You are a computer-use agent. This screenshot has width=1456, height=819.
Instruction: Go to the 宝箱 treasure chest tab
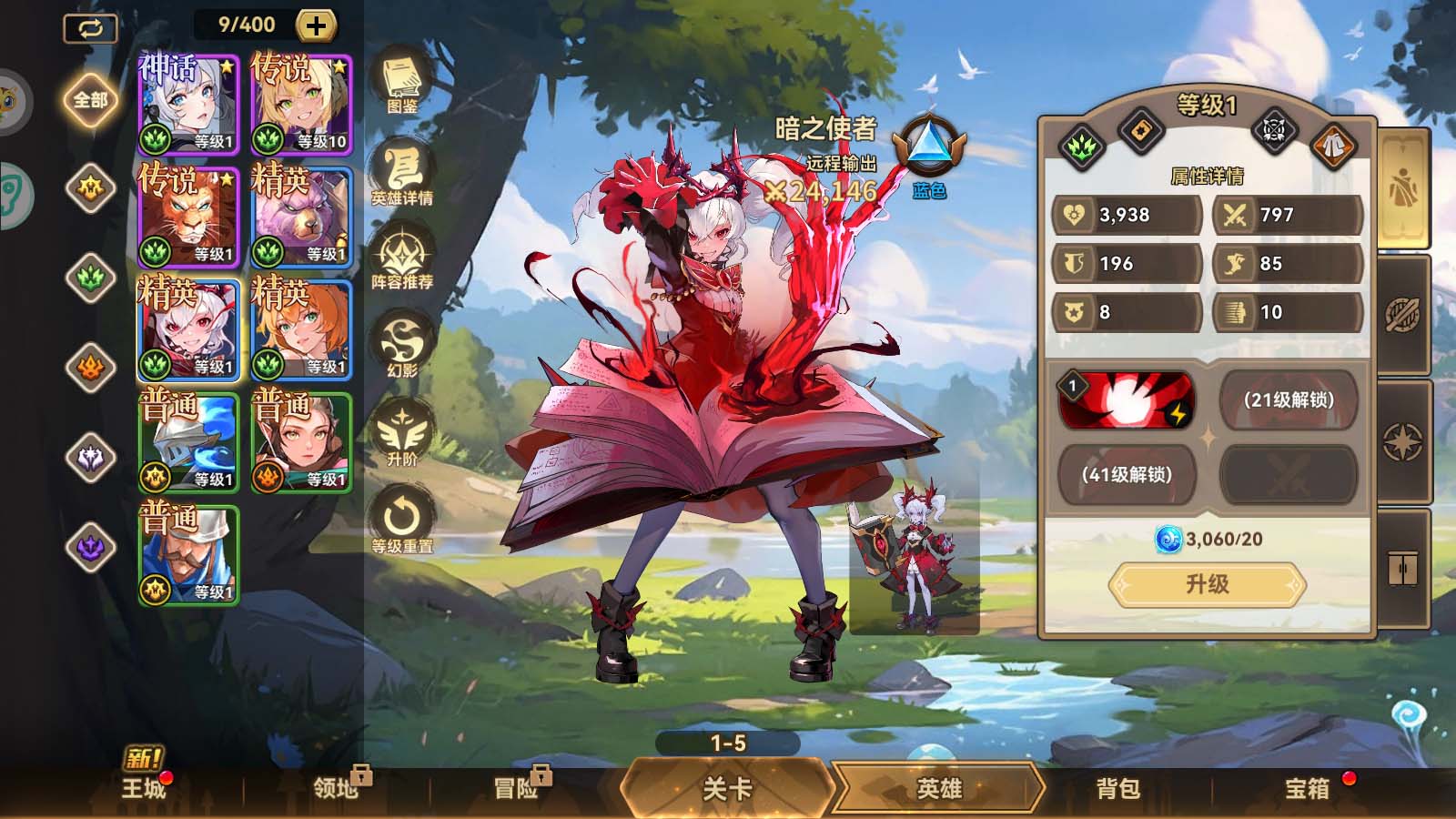[1307, 788]
